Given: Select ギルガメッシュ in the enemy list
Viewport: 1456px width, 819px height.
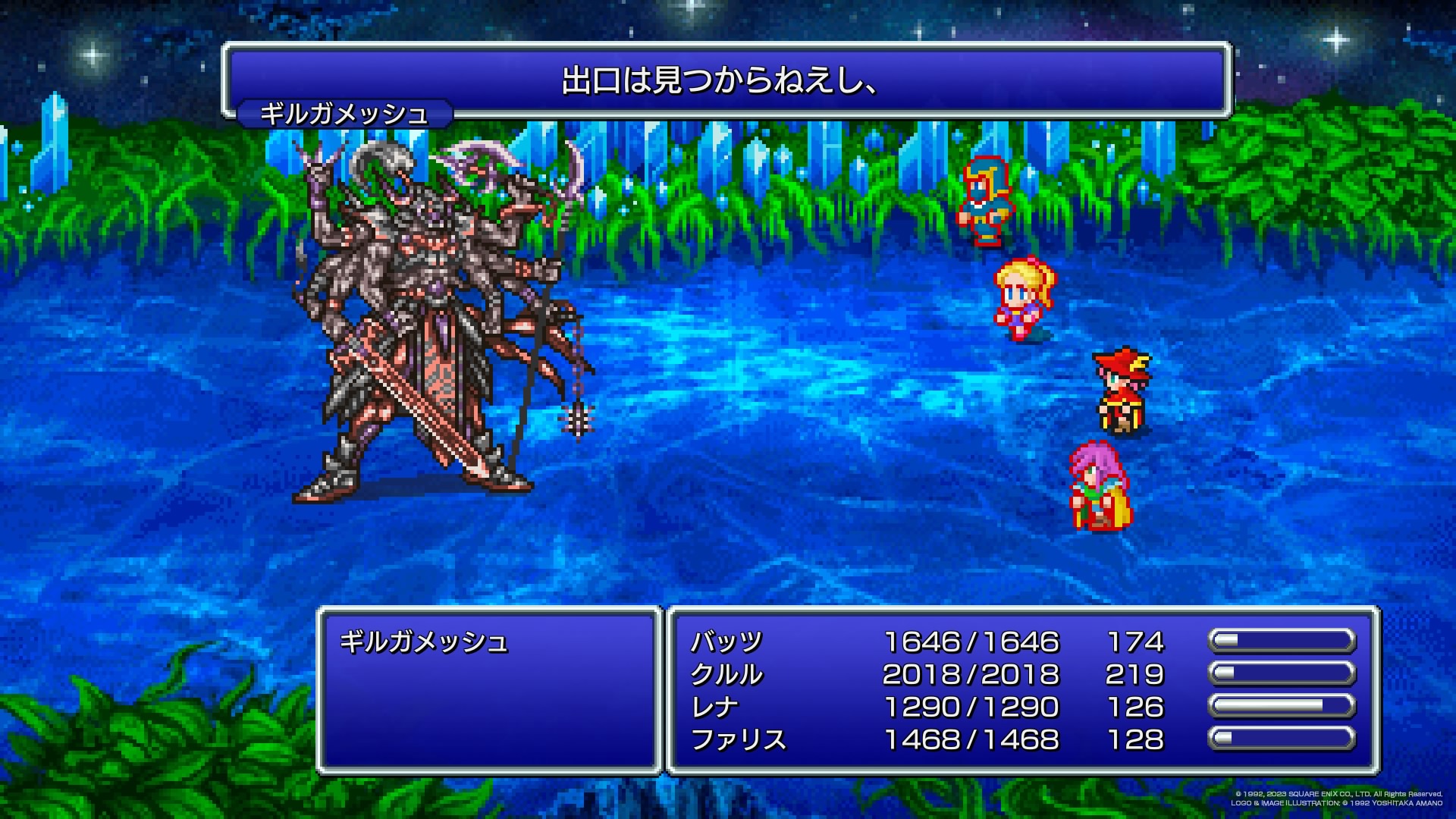Looking at the screenshot, I should pyautogui.click(x=423, y=642).
